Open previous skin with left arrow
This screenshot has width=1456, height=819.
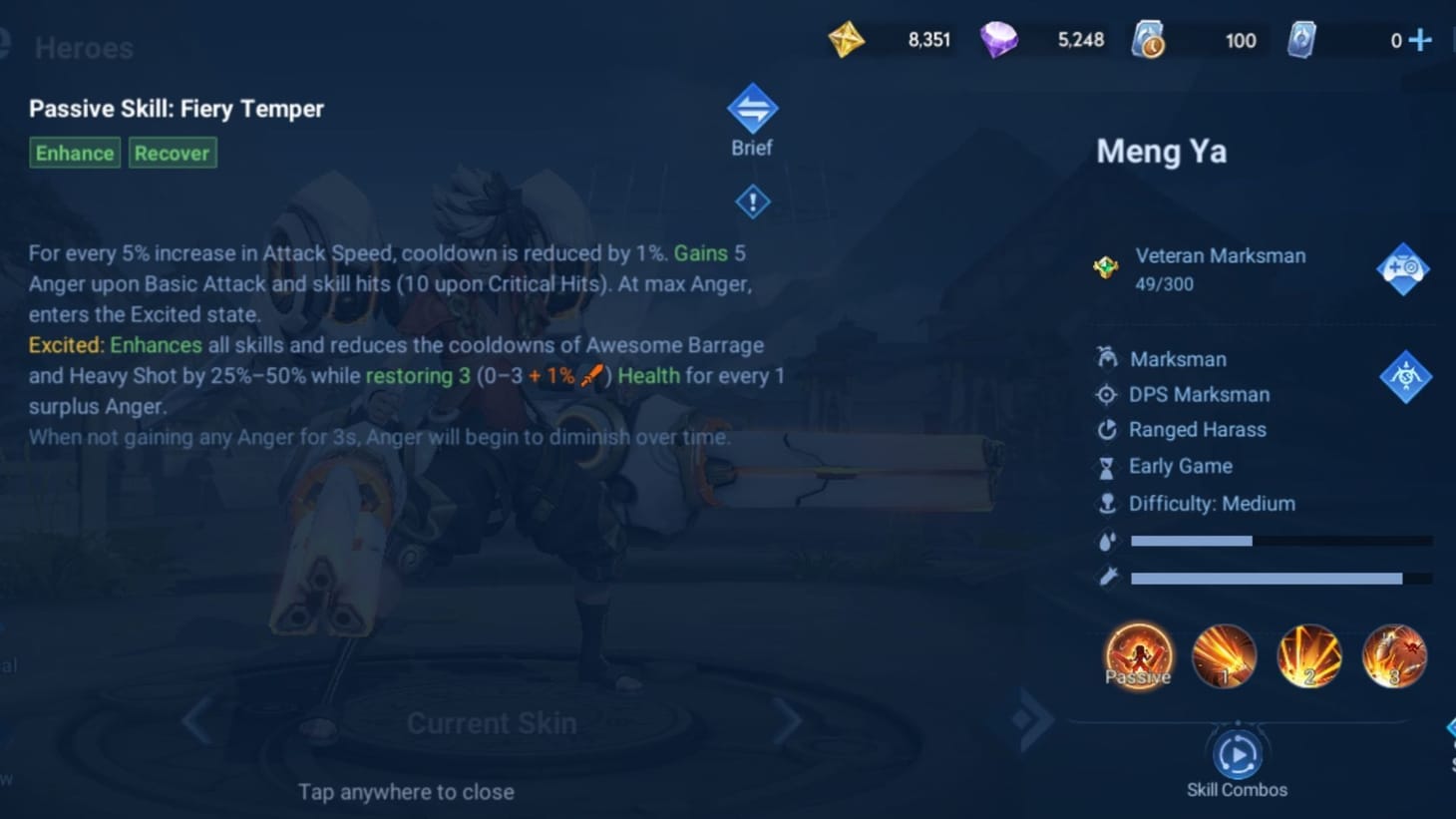coord(195,720)
